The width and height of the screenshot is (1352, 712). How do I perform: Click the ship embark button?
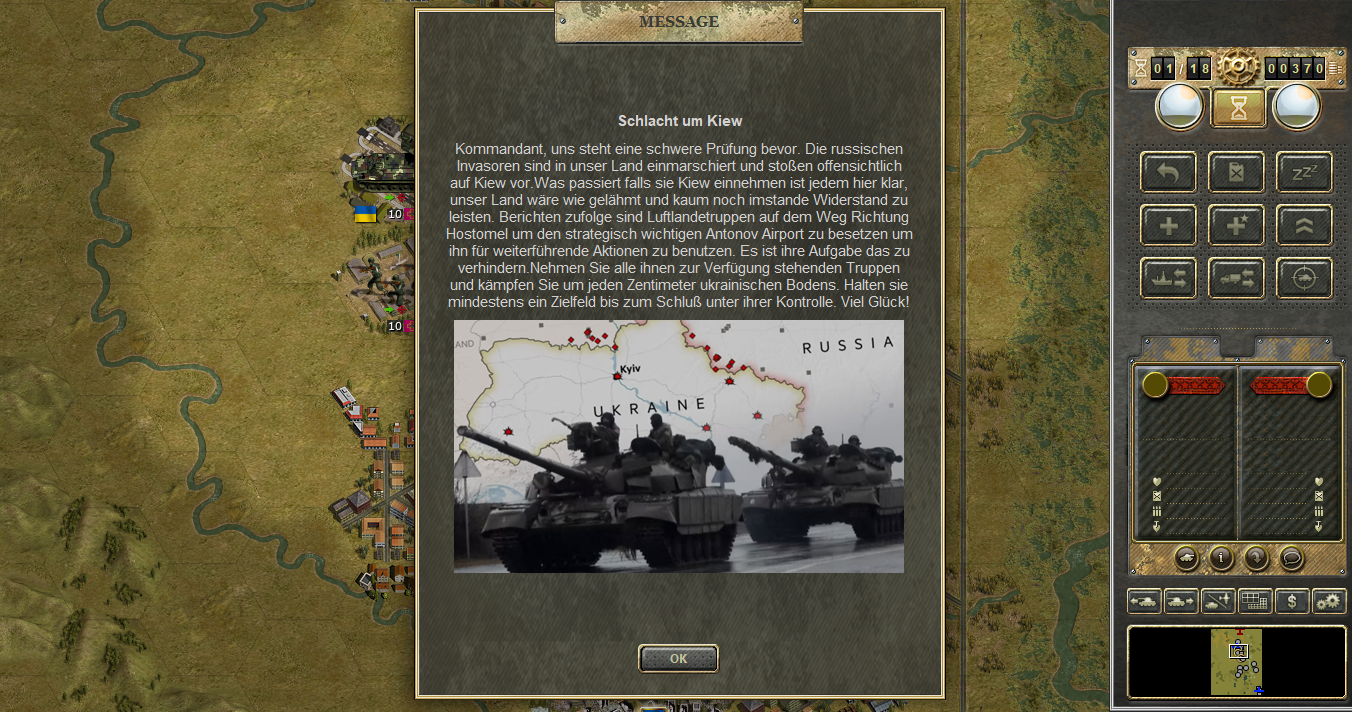[1168, 278]
